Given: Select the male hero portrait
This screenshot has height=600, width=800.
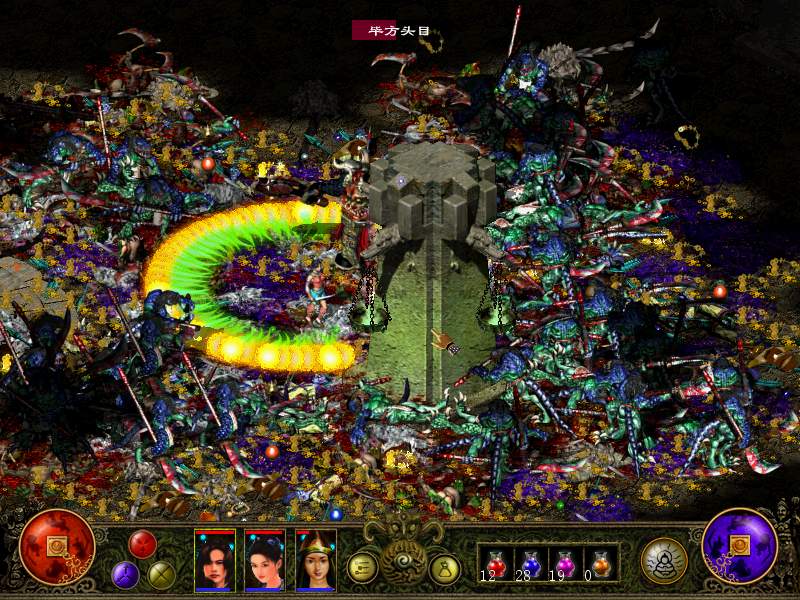Looking at the screenshot, I should coord(214,561).
